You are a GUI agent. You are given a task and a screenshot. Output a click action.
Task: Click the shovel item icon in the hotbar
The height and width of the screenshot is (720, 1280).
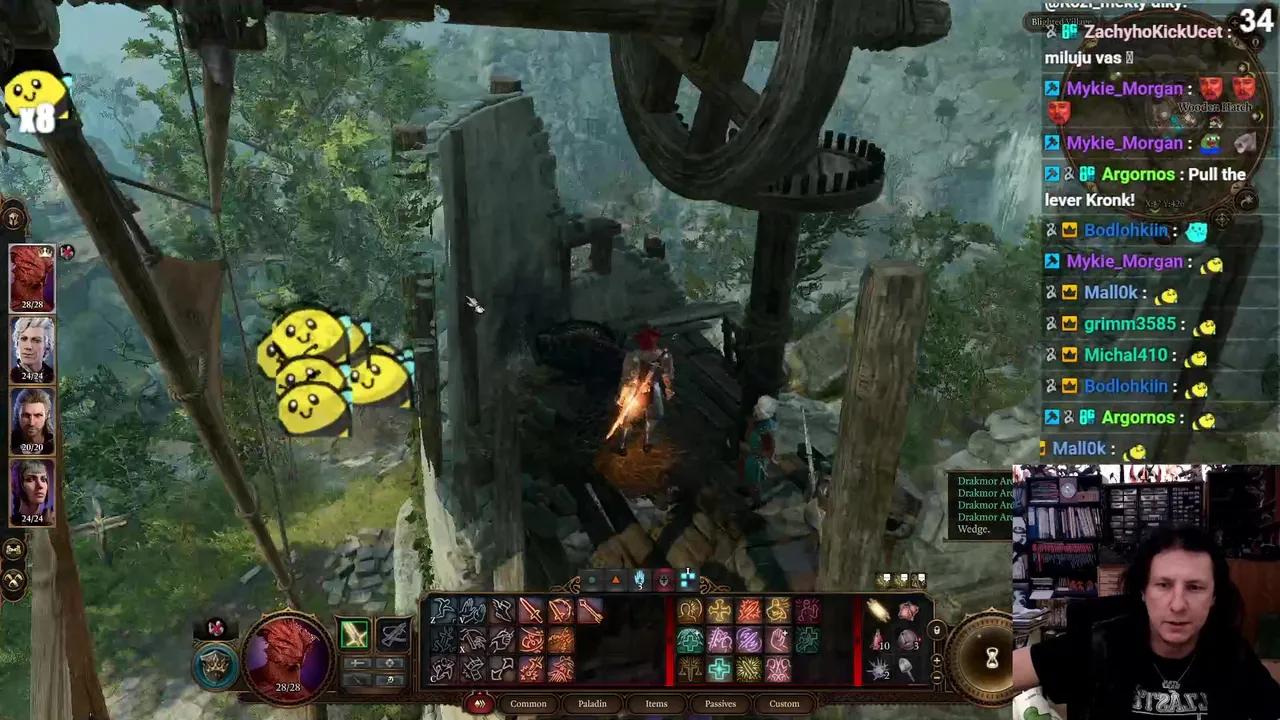[906, 666]
